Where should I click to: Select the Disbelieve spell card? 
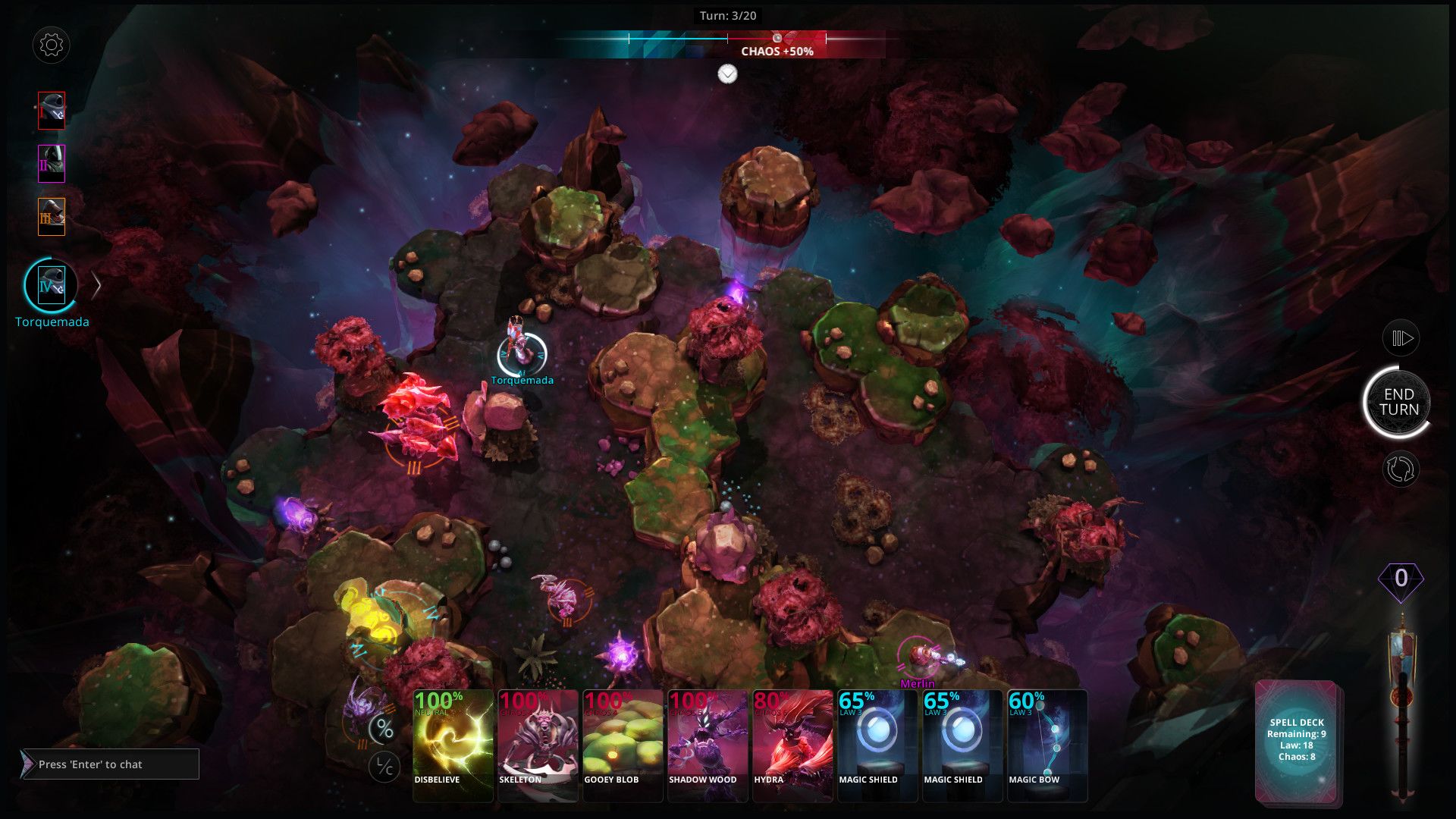tap(453, 745)
